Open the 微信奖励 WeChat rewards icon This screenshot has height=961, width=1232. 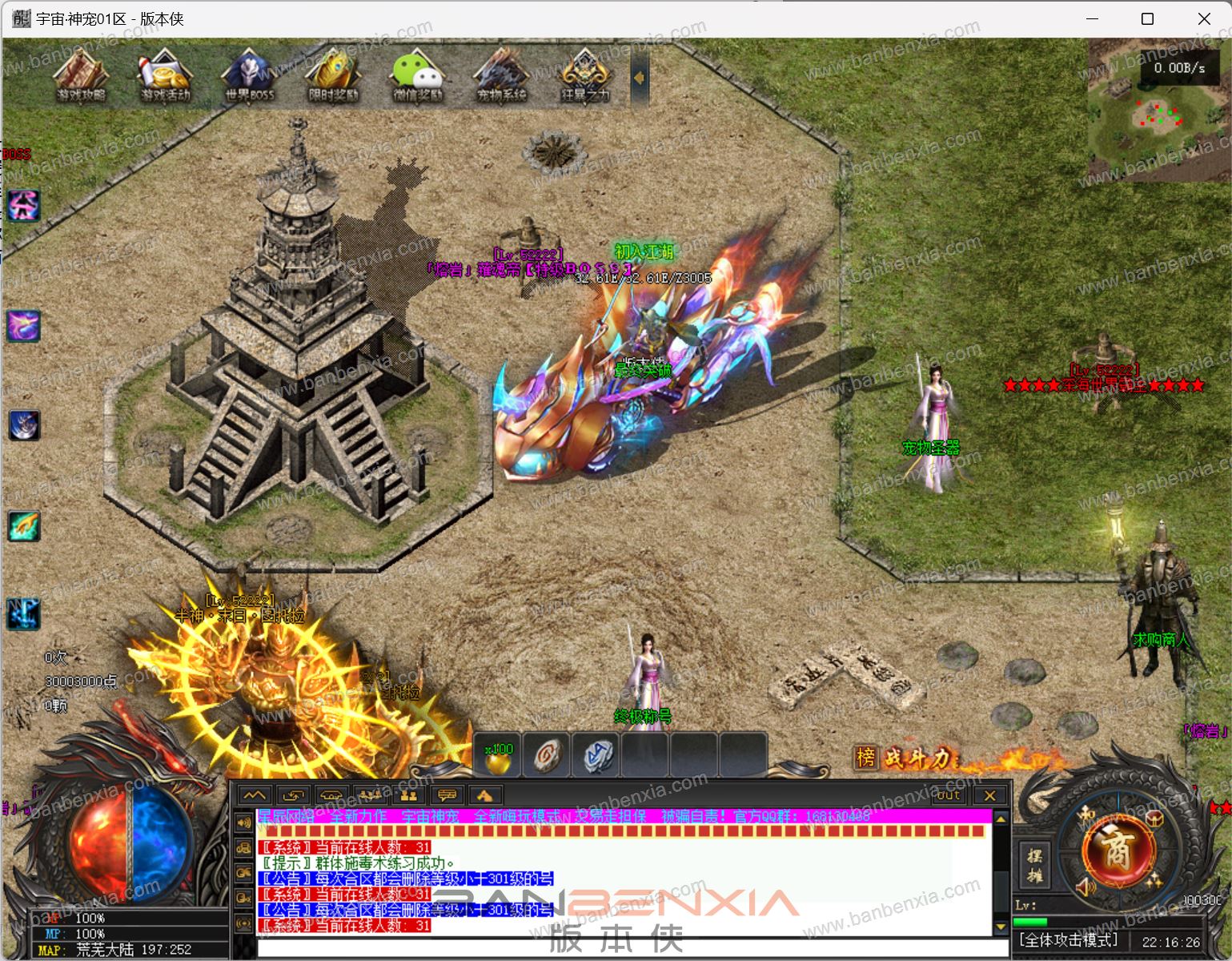pos(417,74)
